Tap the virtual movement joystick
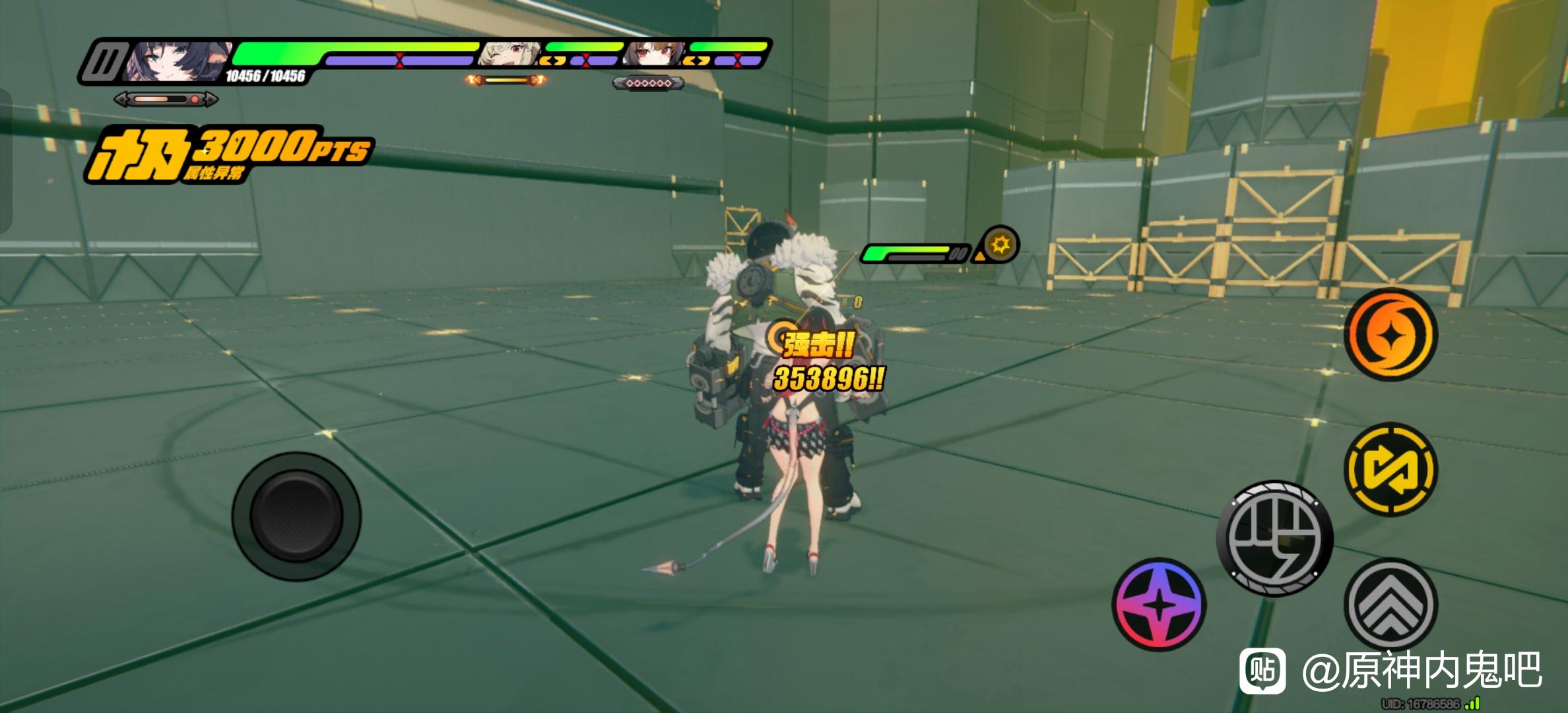This screenshot has width=1568, height=713. (296, 516)
